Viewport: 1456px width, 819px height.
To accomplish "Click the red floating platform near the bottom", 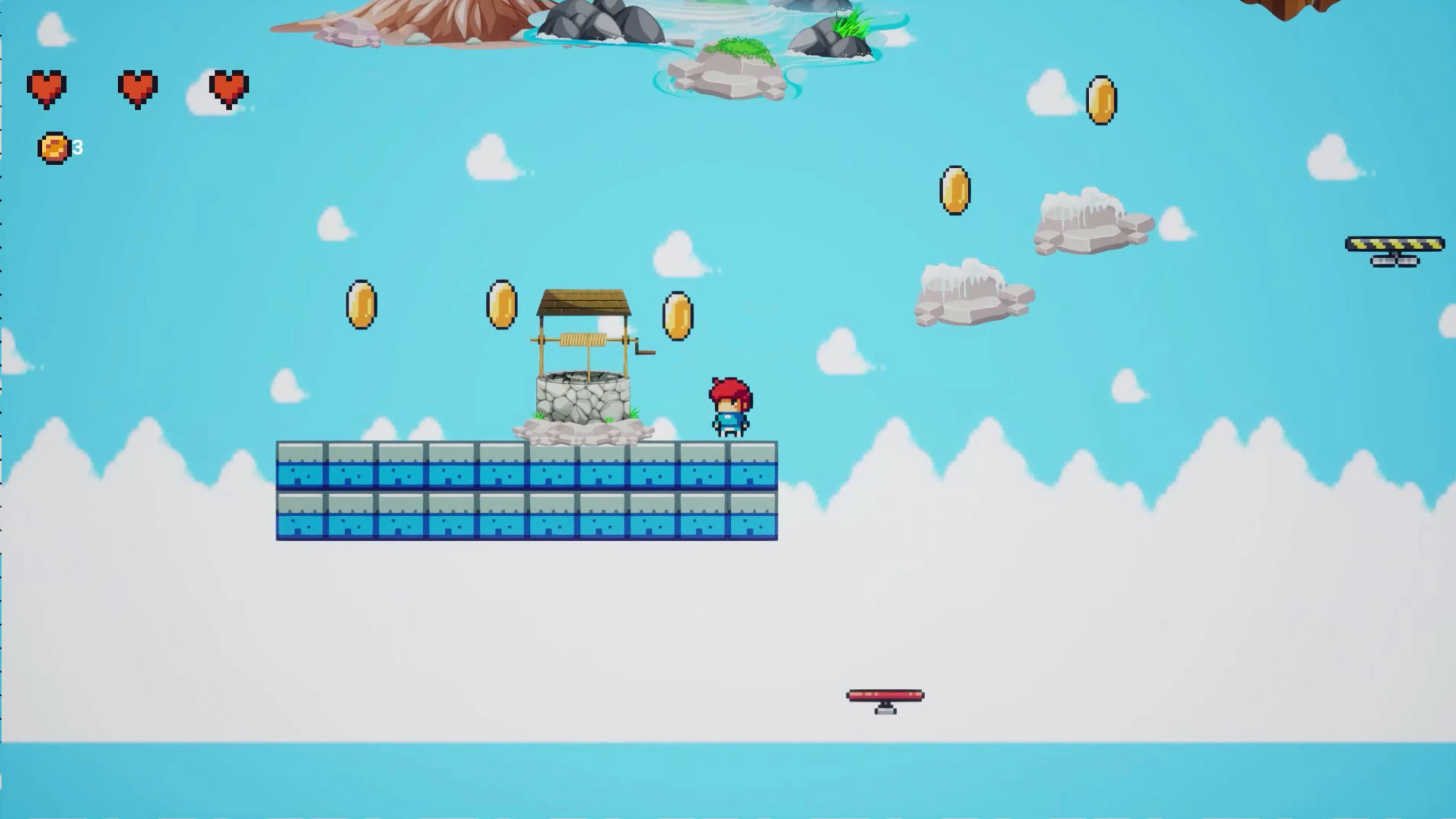I will click(x=885, y=696).
